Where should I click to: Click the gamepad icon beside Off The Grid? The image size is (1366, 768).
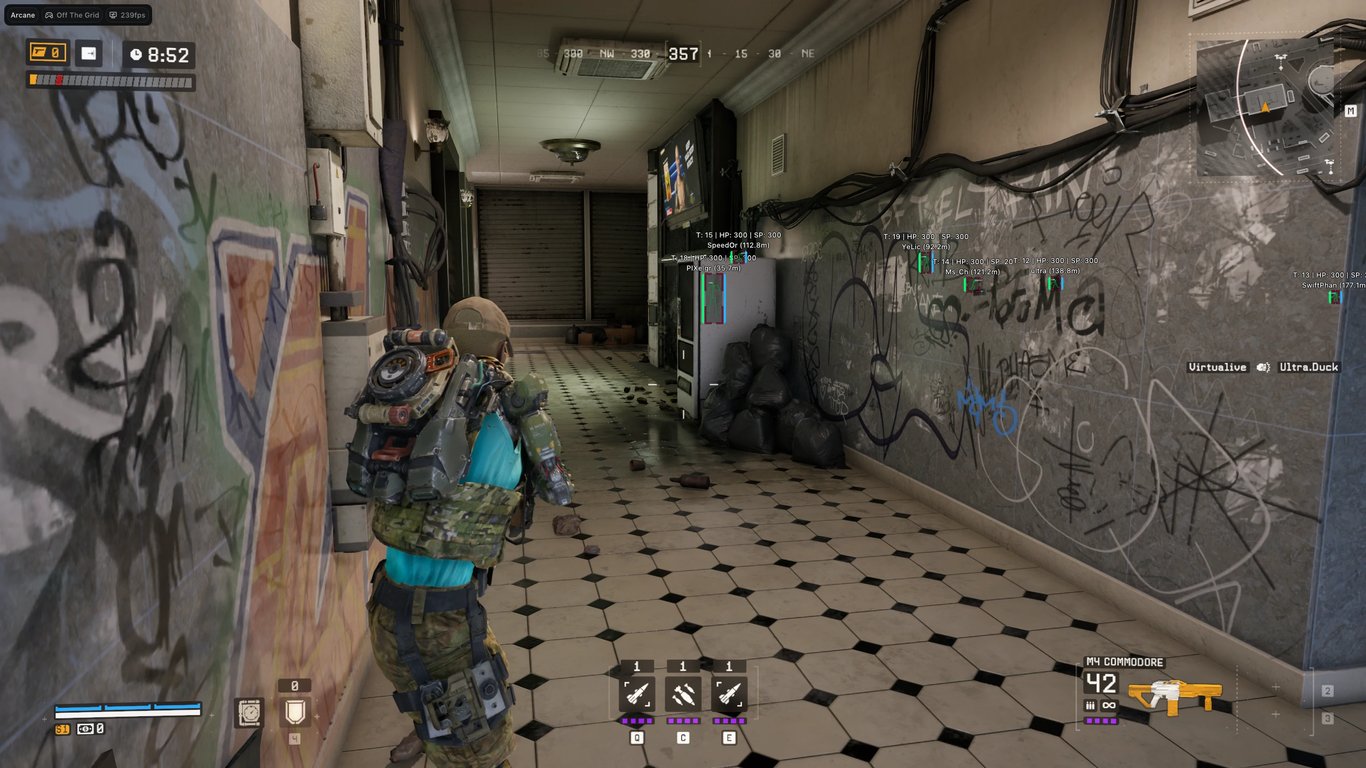click(x=49, y=15)
